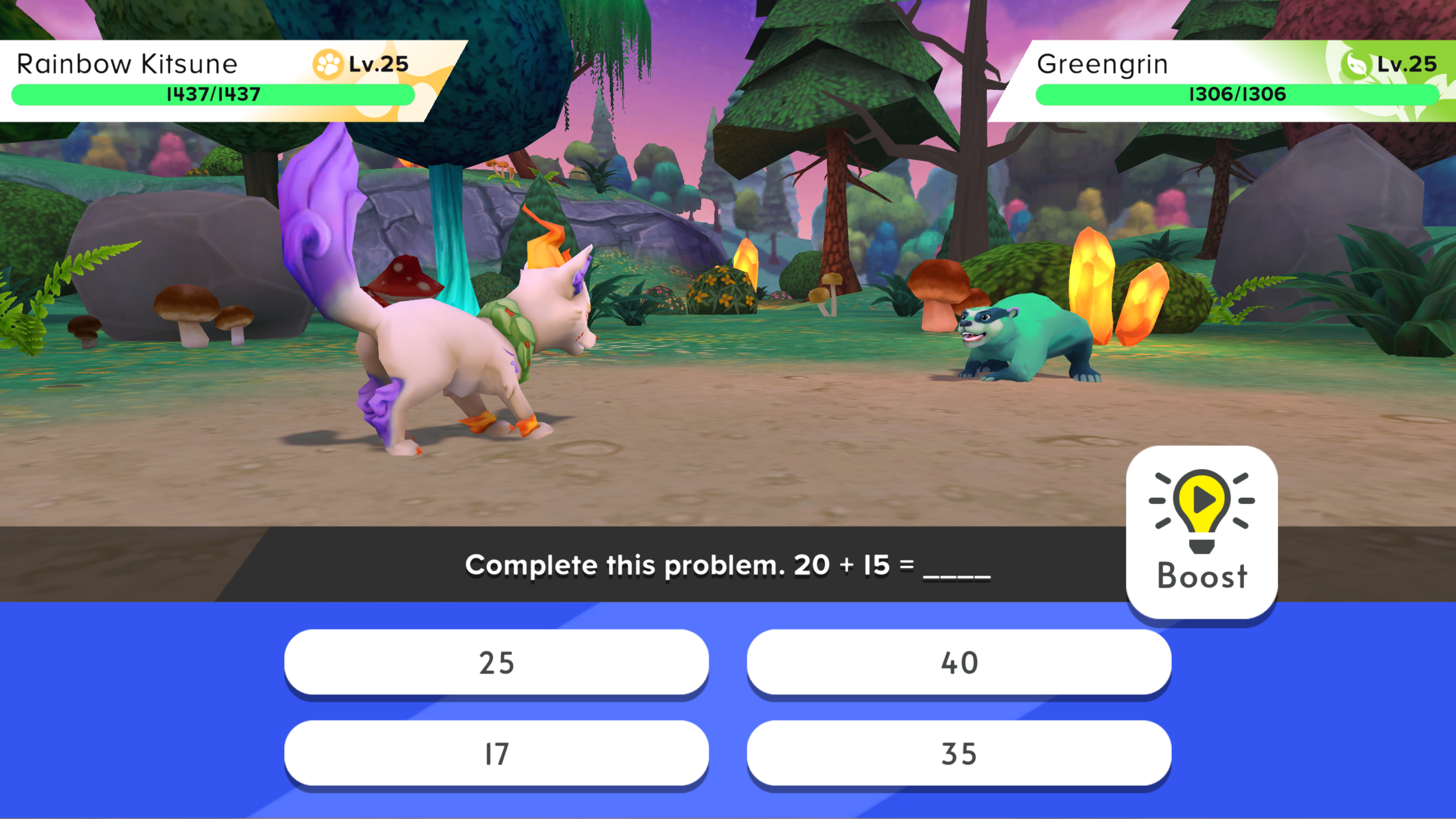Activate the Boost lightbulb button
The image size is (1456, 819).
[1202, 531]
